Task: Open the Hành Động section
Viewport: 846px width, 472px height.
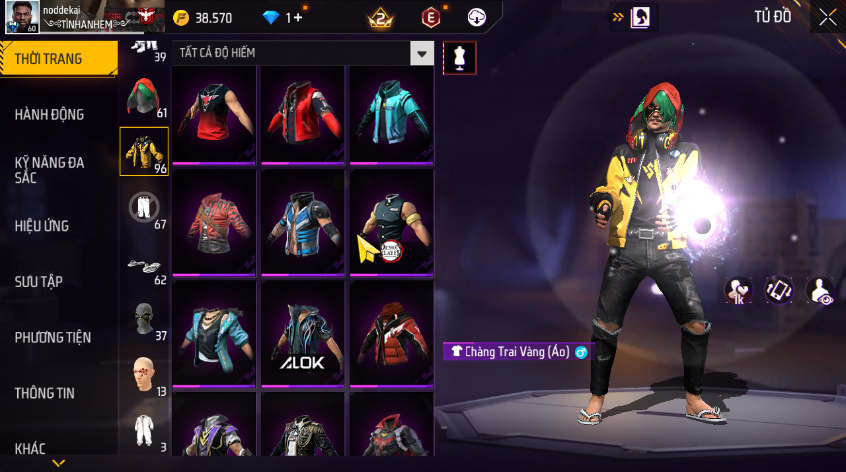Action: [50, 115]
